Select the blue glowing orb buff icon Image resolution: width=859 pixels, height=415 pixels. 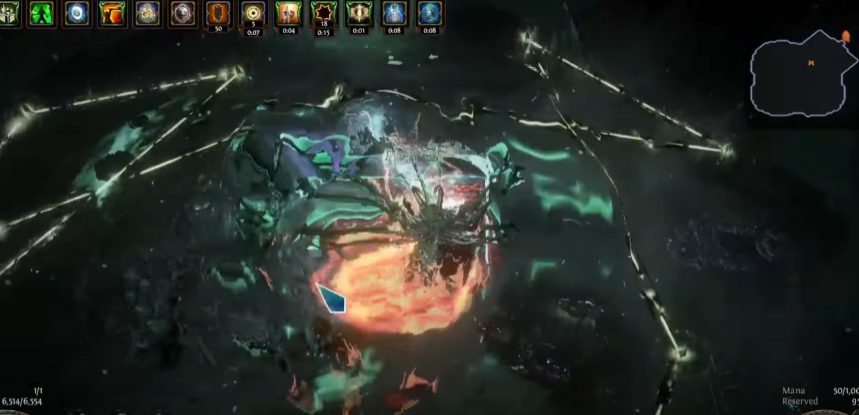(78, 13)
